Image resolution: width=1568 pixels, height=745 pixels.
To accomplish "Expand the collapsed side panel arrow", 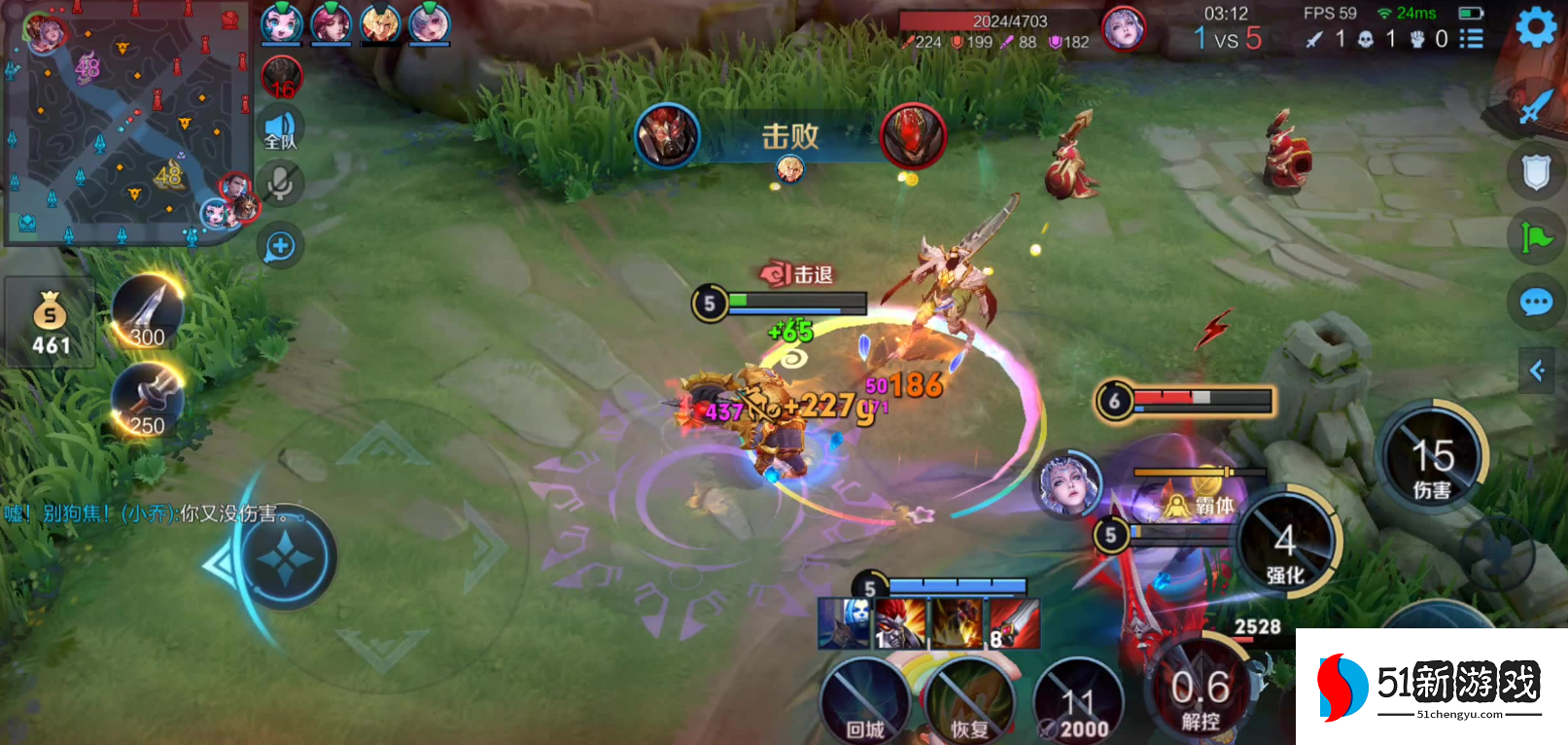I will 1538,371.
